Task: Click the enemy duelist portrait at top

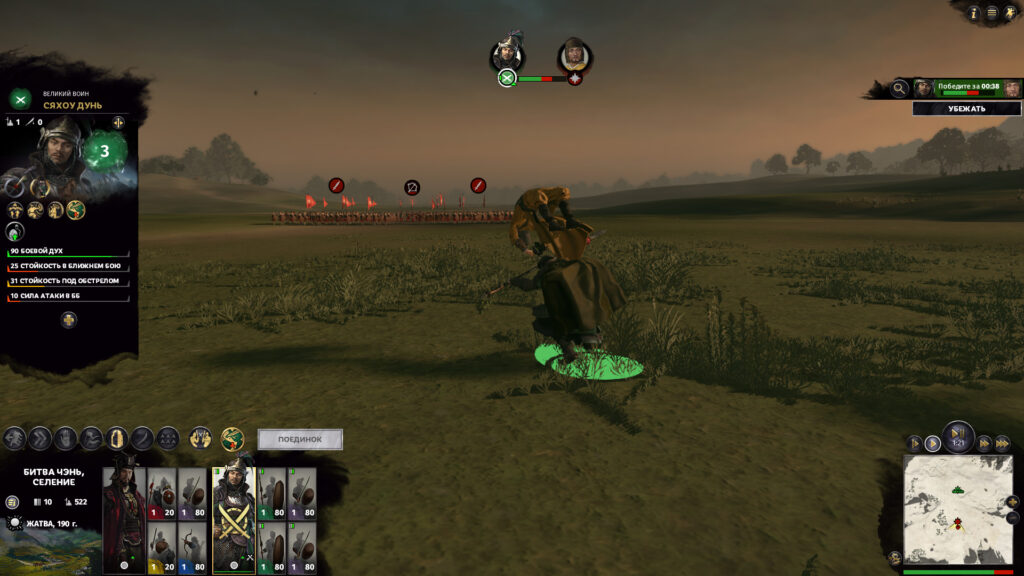Action: pyautogui.click(x=574, y=55)
